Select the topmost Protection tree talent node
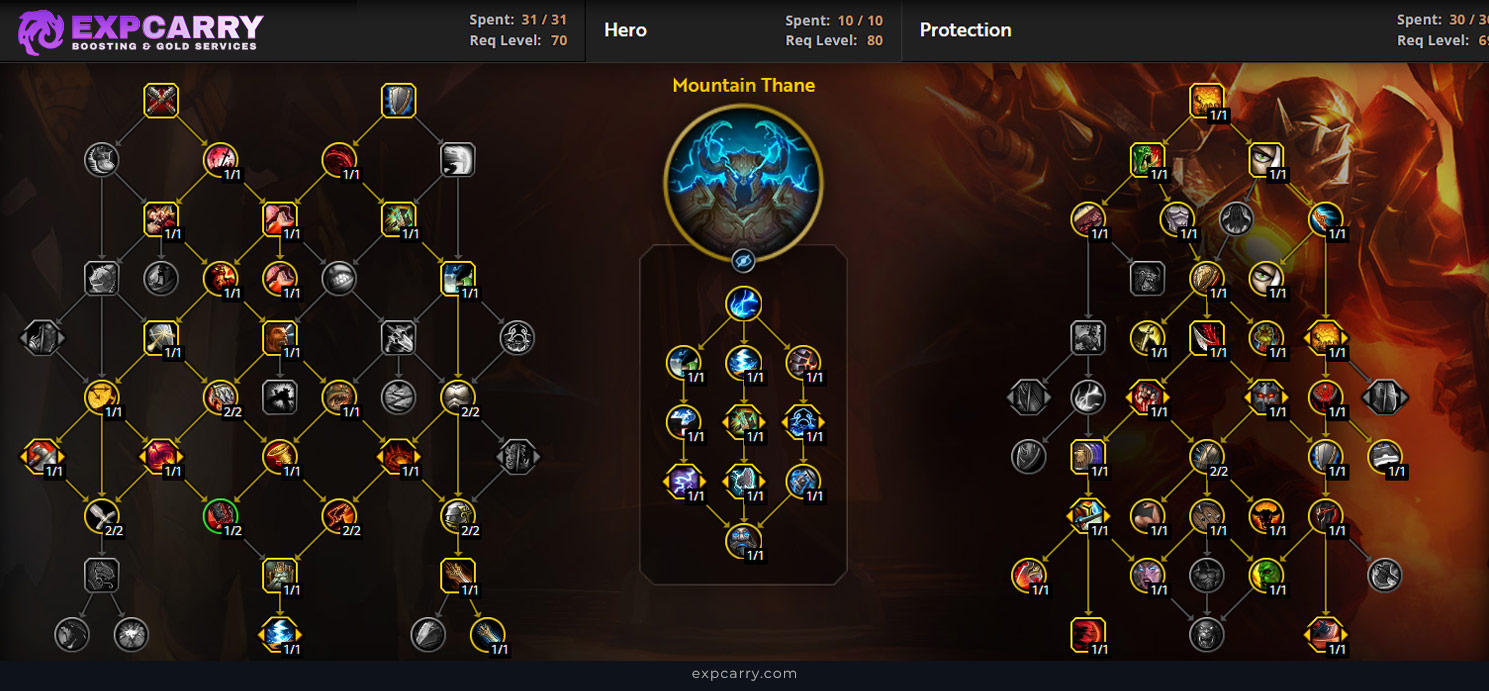 (1207, 100)
